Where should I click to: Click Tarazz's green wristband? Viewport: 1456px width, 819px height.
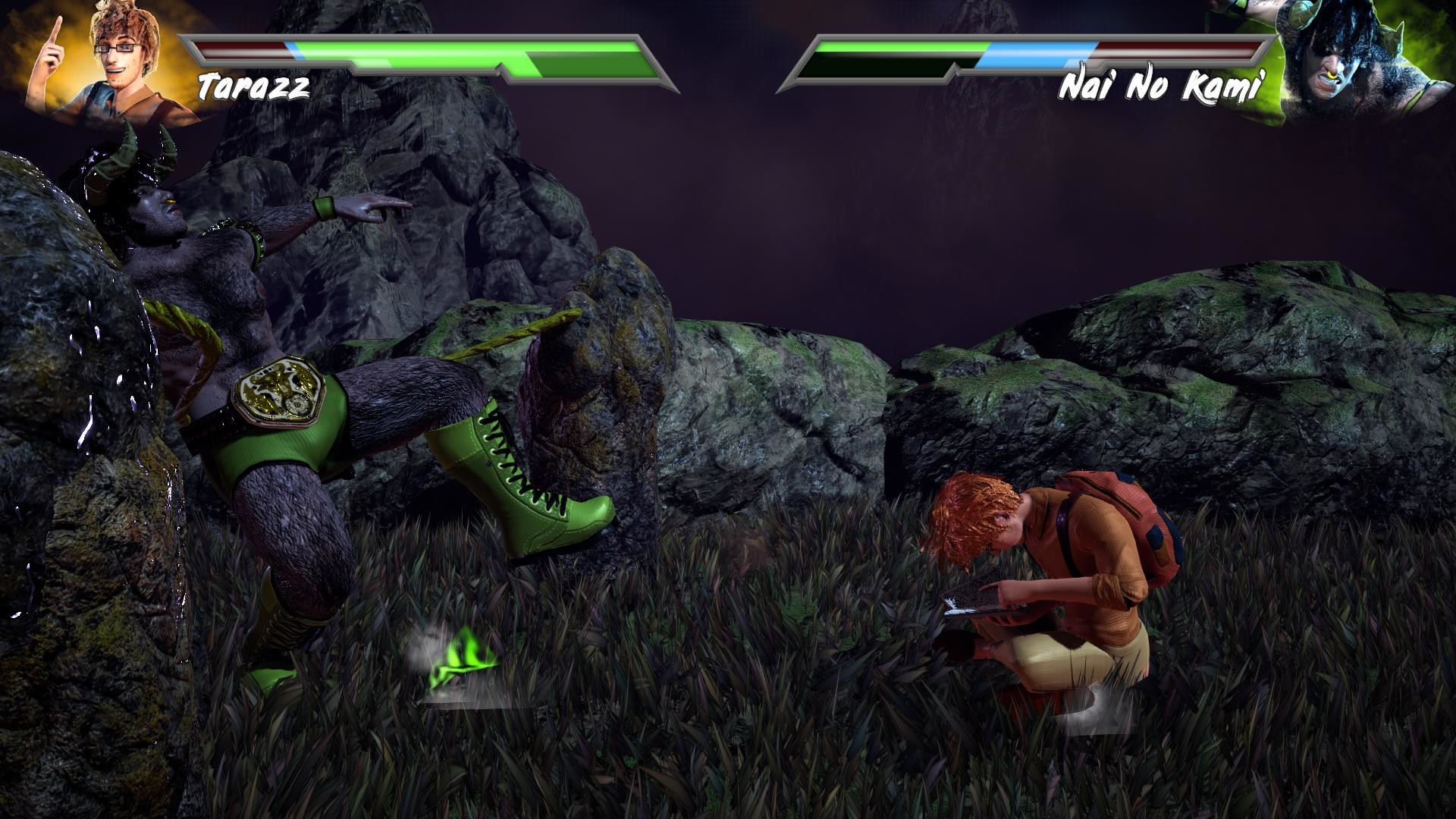[x=325, y=206]
